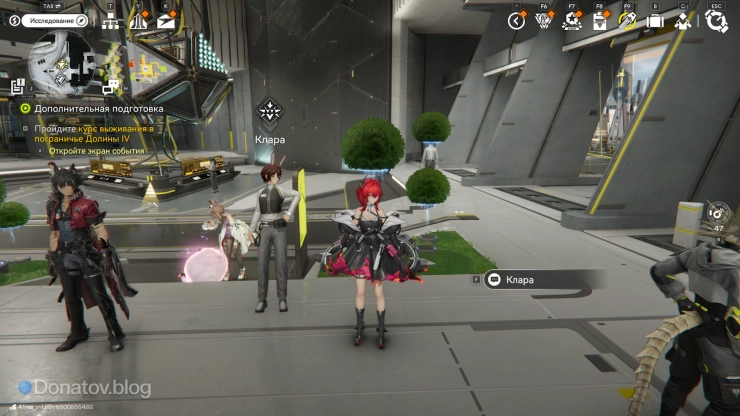Open the mail envelope icon
The width and height of the screenshot is (740, 416).
[165, 20]
